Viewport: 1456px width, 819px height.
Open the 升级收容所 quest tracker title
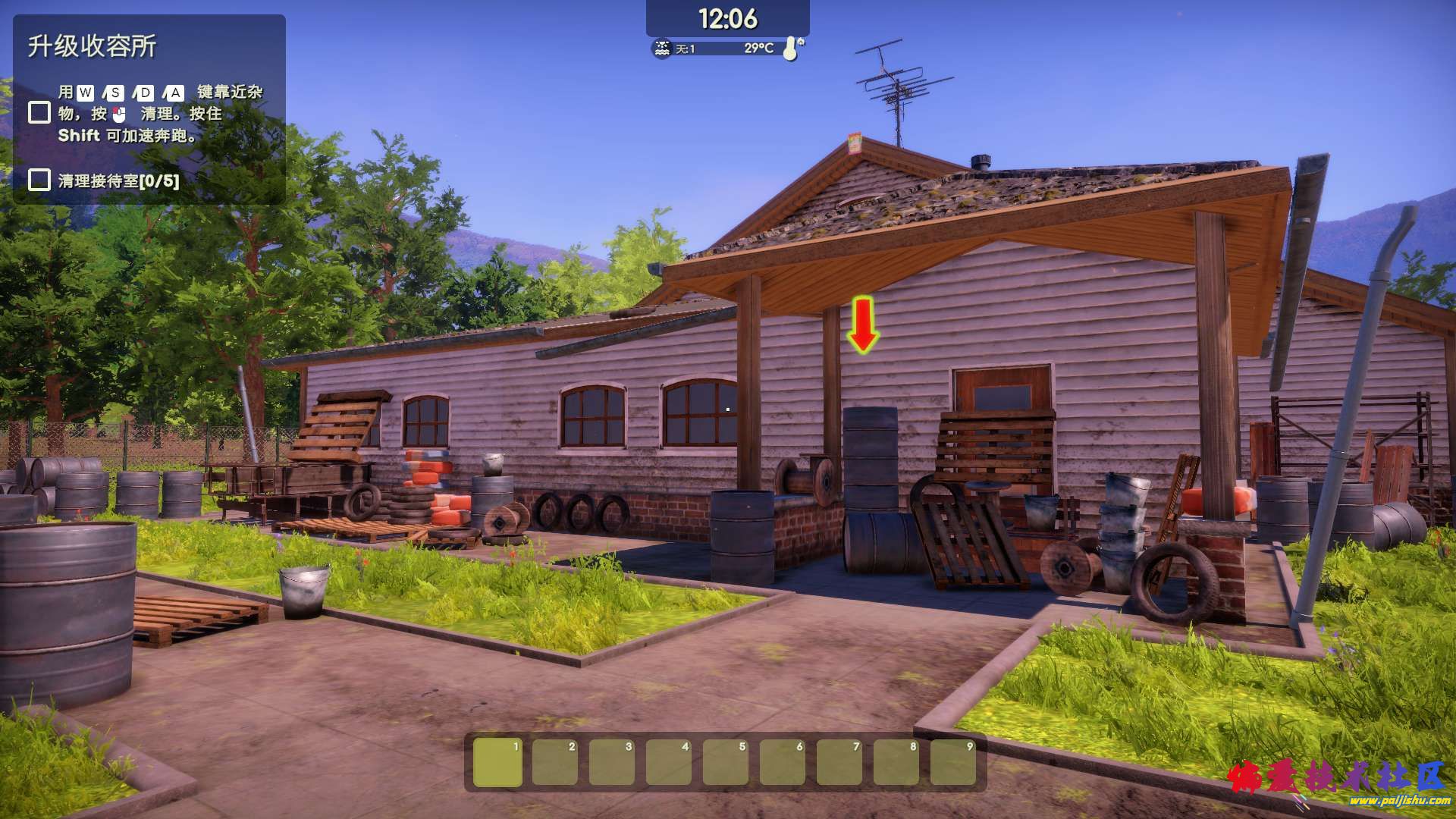(93, 46)
